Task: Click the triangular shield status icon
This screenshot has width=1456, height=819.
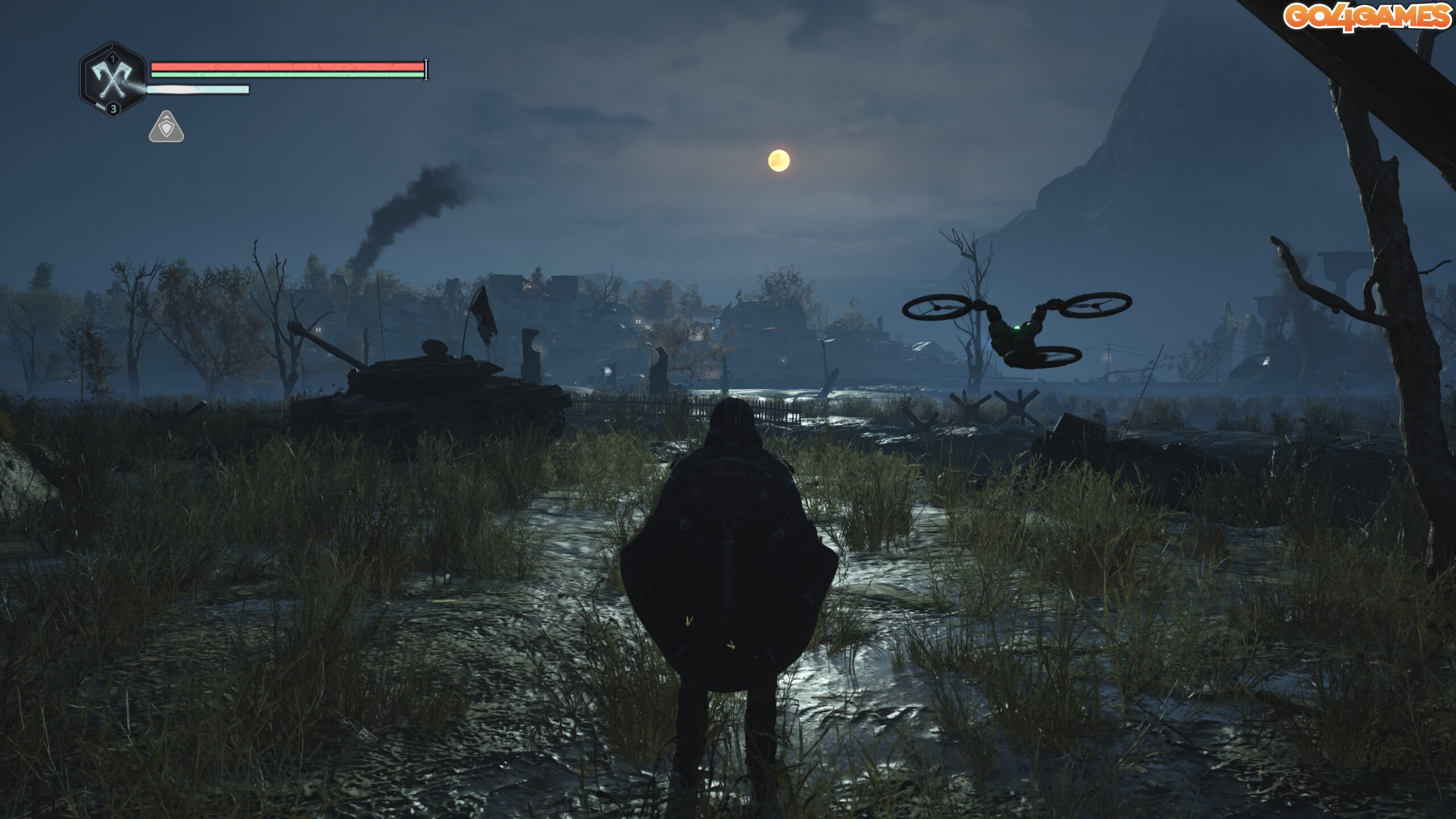Action: click(x=166, y=127)
